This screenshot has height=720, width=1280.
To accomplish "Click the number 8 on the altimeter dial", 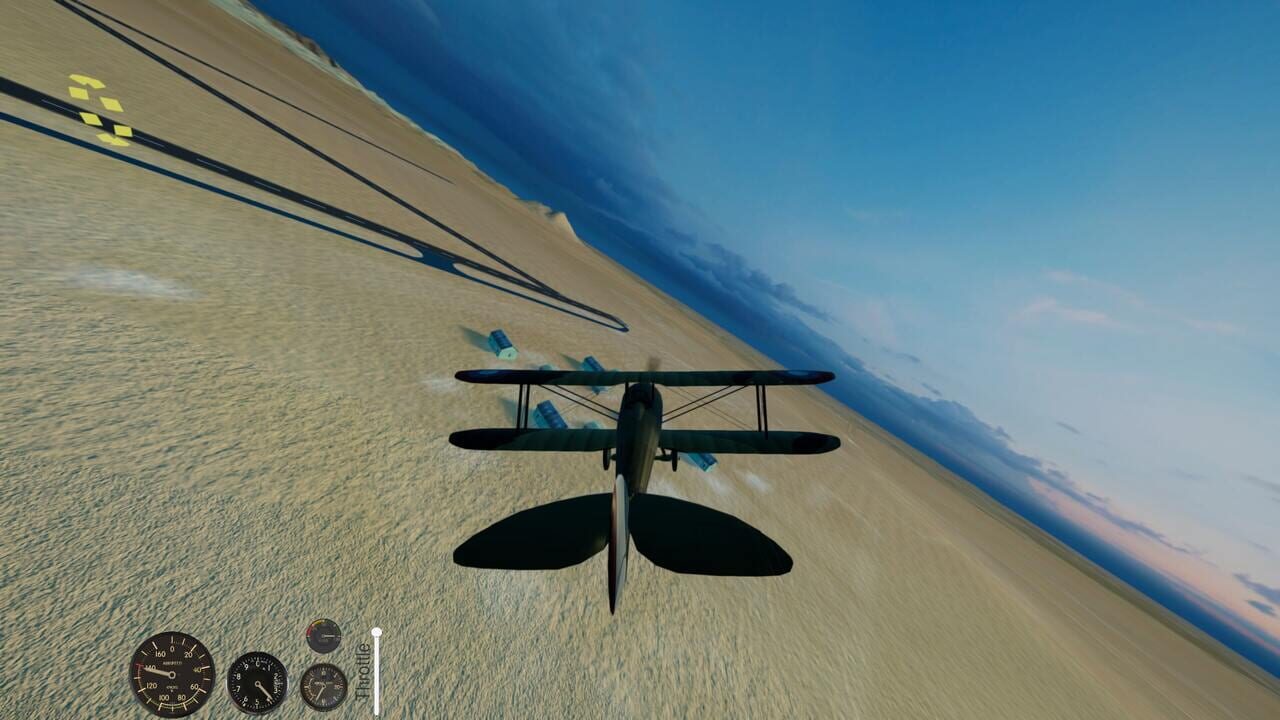I will pos(239,675).
